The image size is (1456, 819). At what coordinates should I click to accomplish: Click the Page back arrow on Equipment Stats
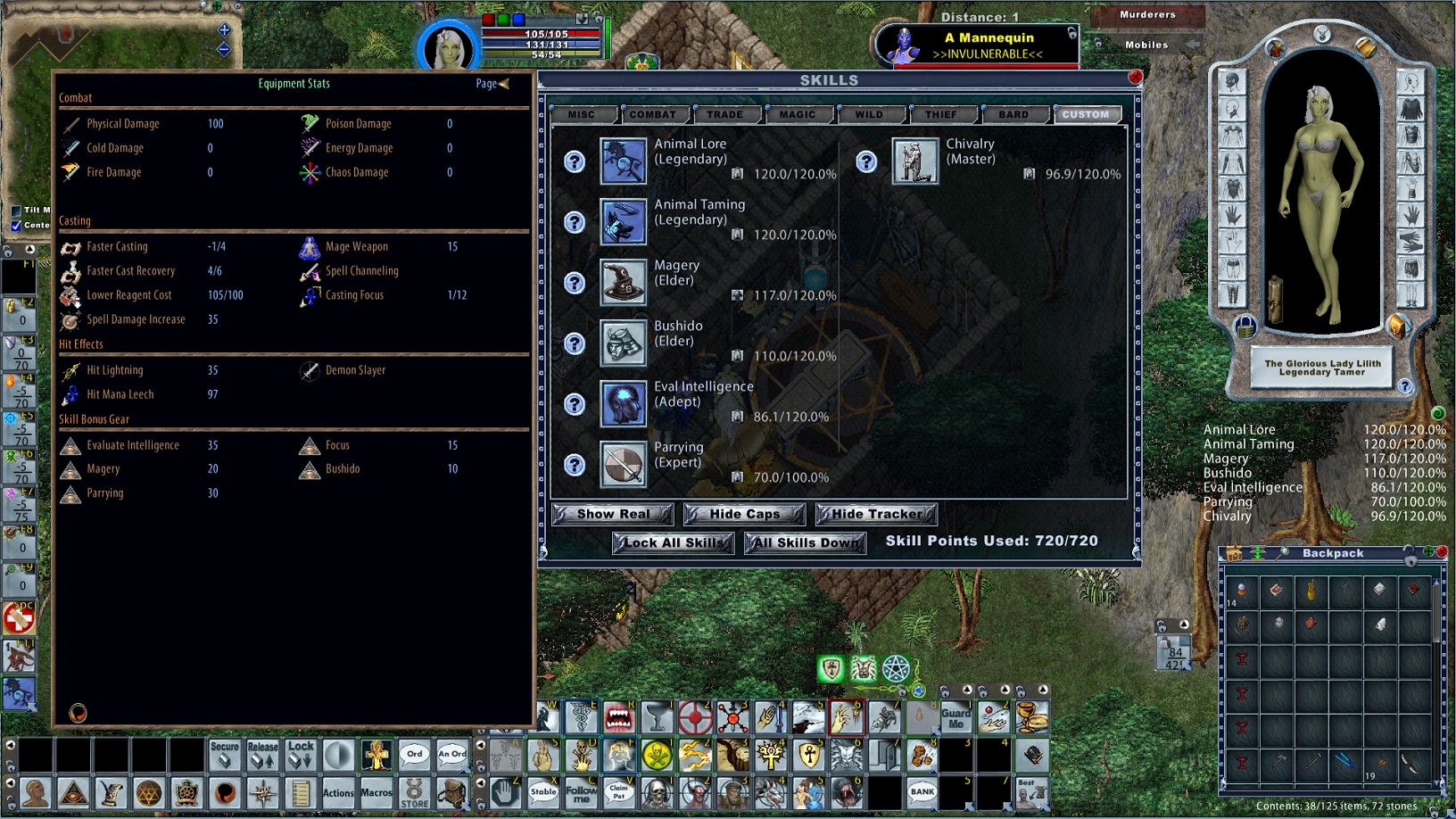[x=504, y=84]
